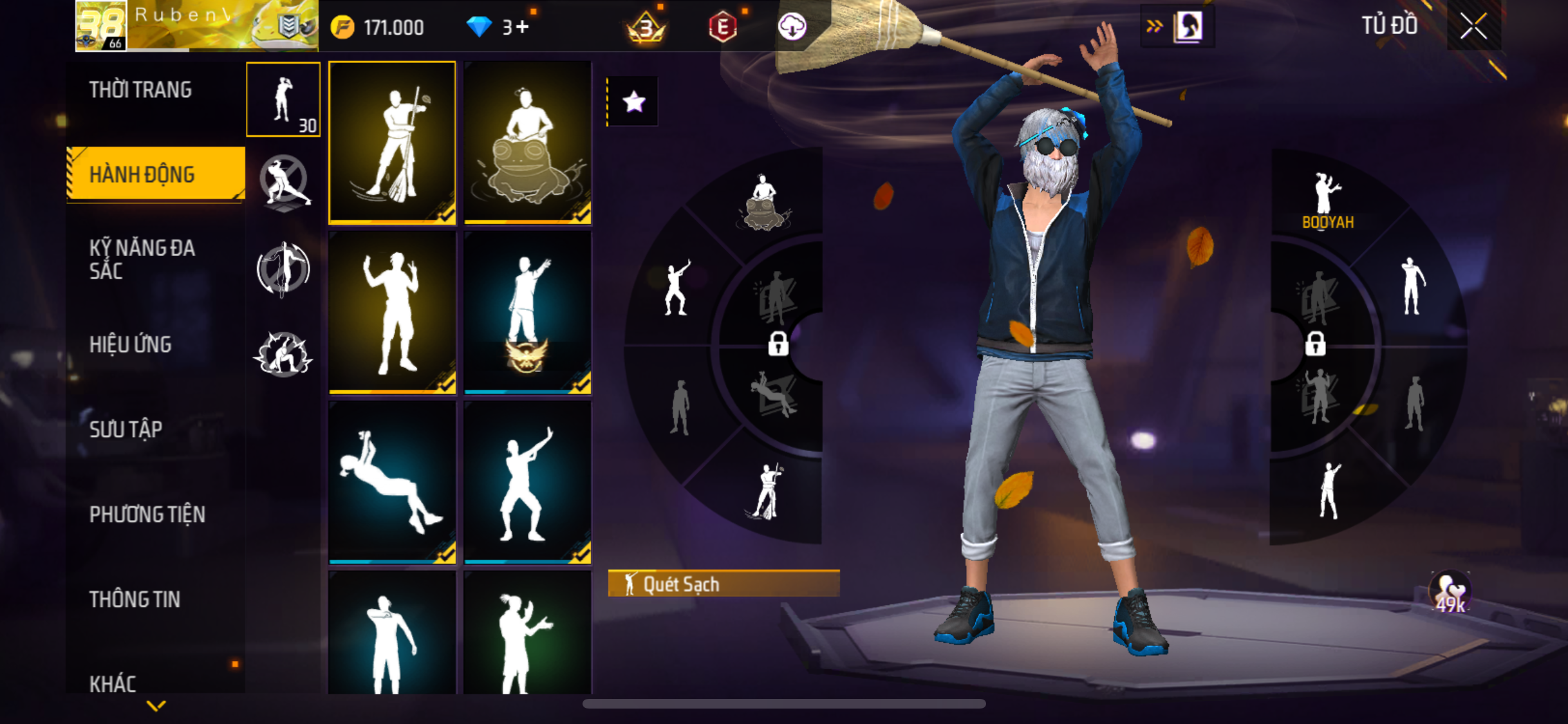
Task: Select the emote with eagle badge
Action: (527, 313)
